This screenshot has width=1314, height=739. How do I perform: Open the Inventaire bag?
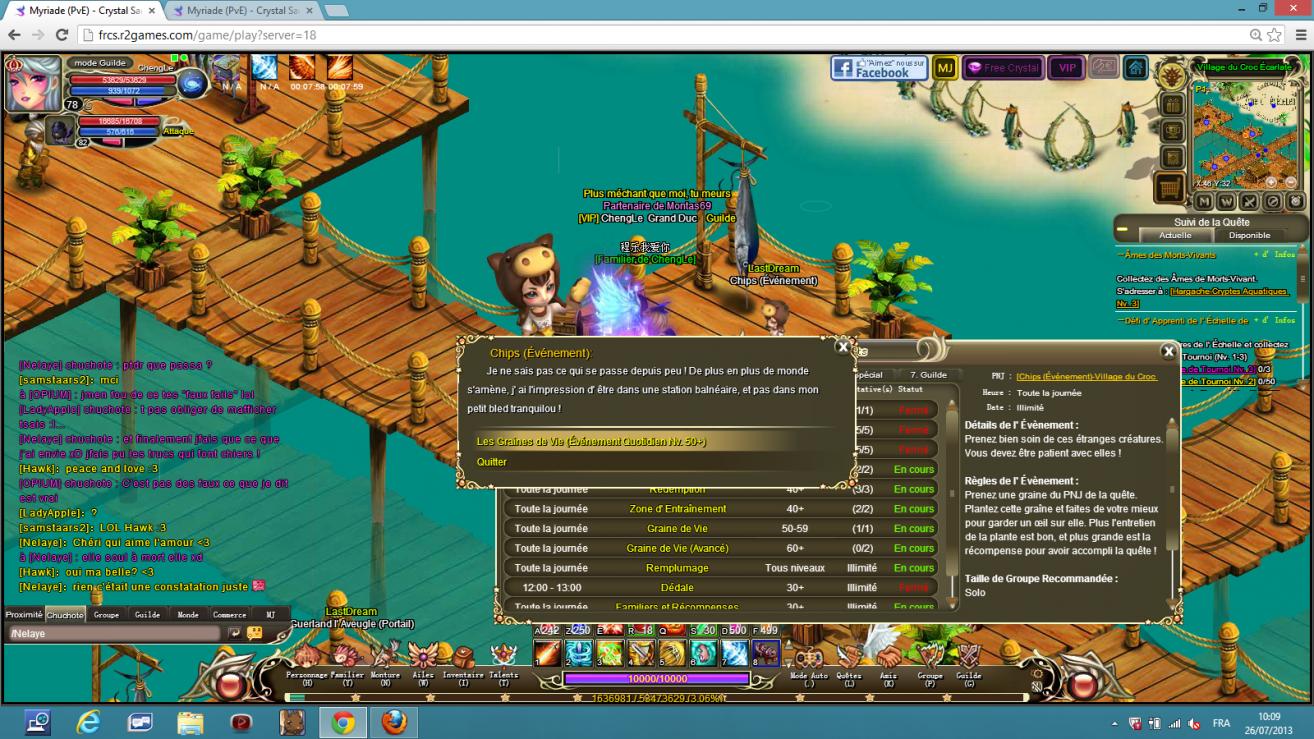[x=463, y=659]
